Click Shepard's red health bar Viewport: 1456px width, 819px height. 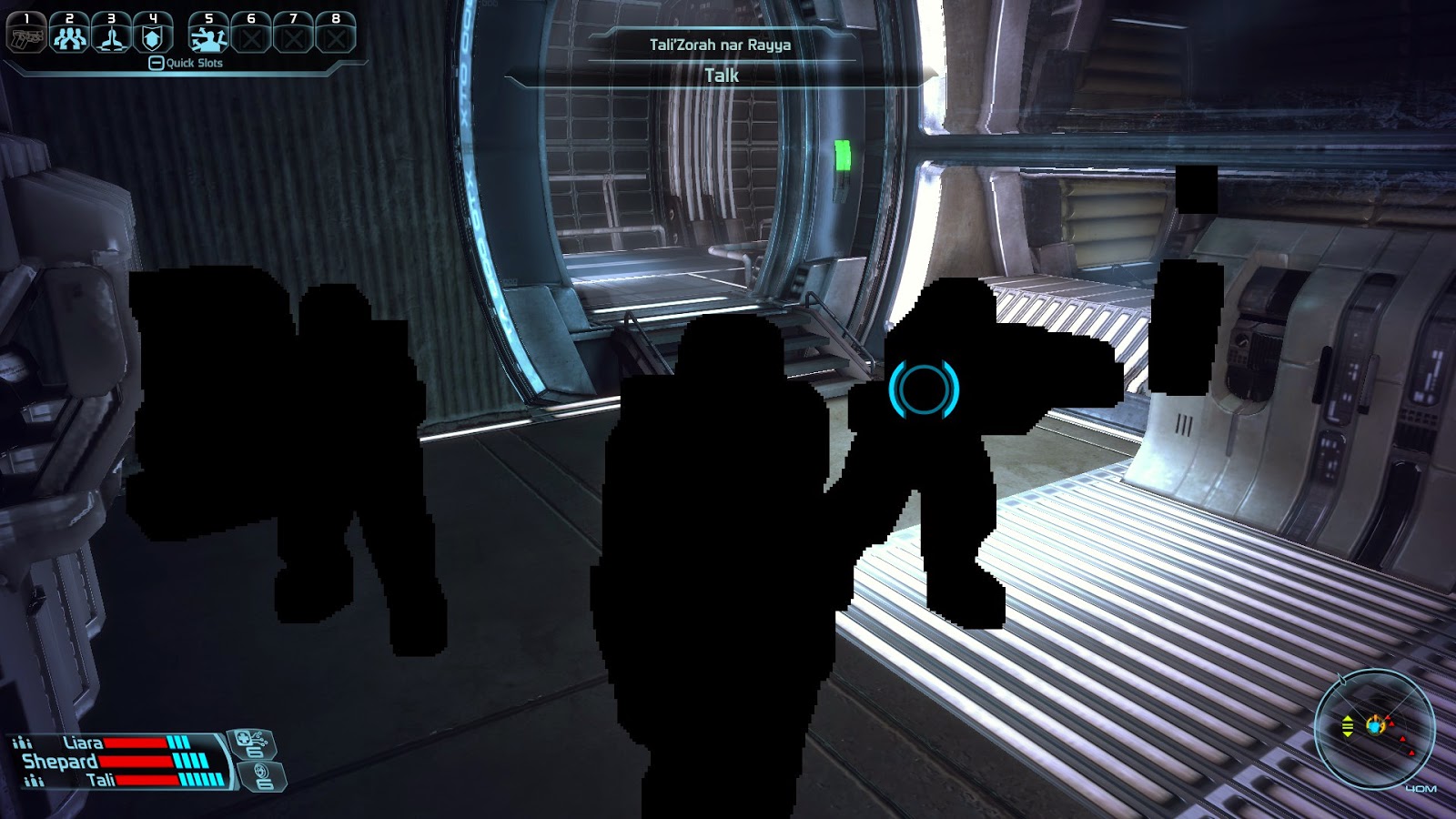pyautogui.click(x=136, y=761)
